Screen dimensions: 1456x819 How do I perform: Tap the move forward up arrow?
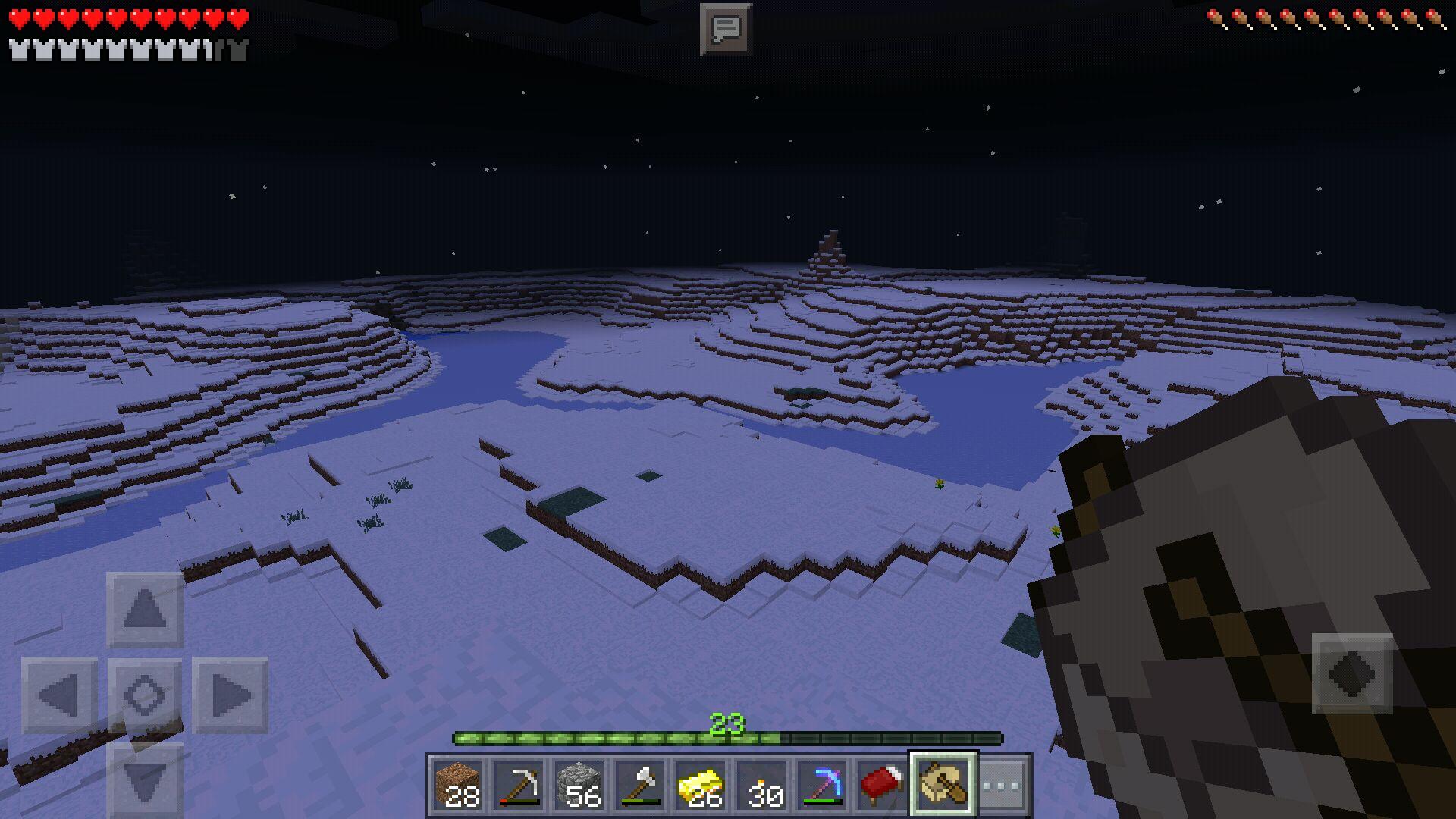[x=145, y=610]
